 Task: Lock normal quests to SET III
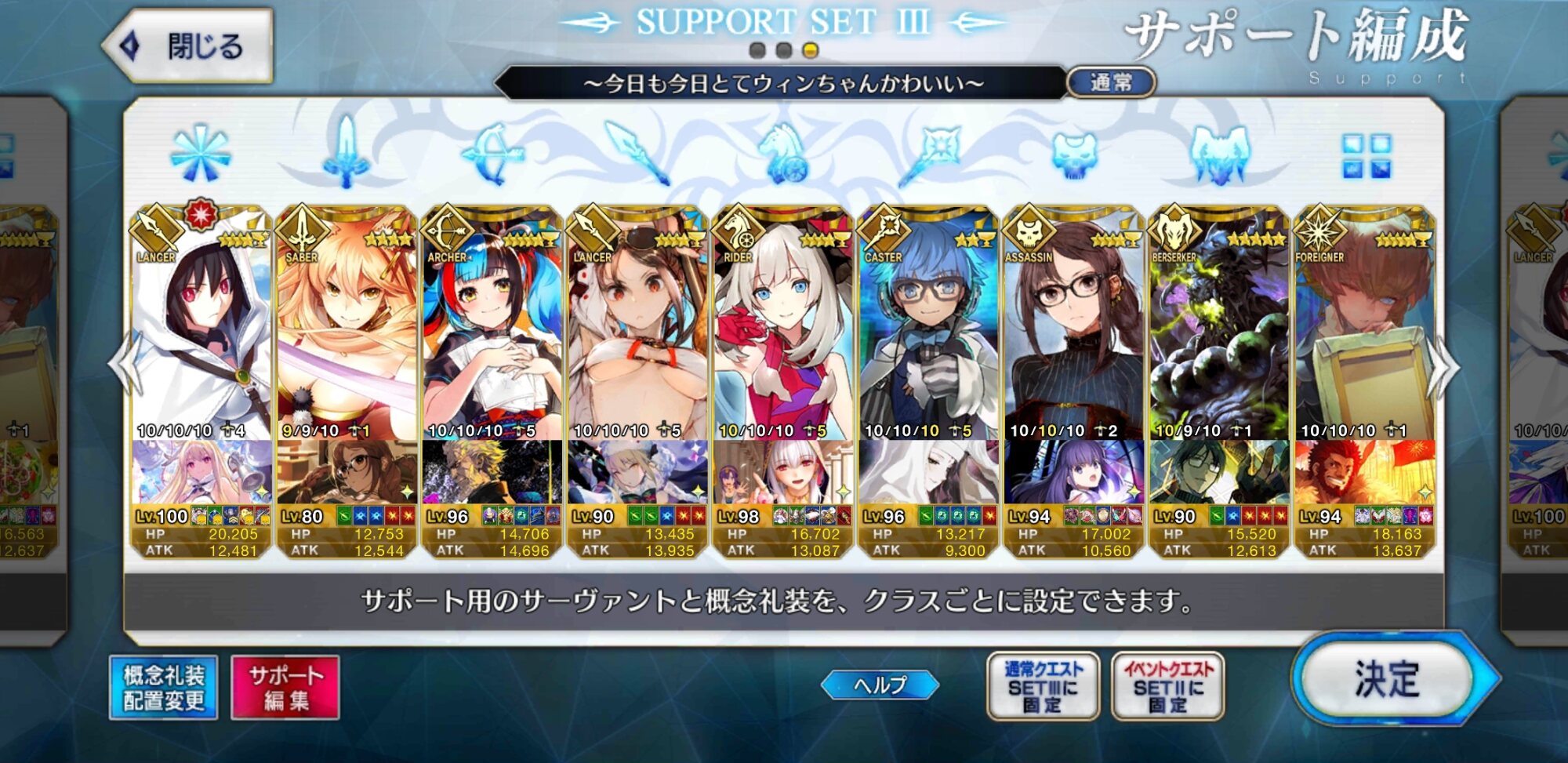1043,687
